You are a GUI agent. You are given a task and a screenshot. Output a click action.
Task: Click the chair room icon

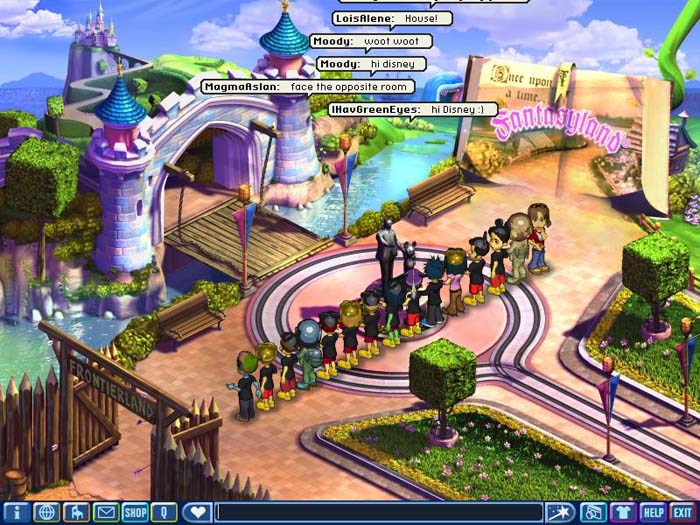tap(76, 513)
